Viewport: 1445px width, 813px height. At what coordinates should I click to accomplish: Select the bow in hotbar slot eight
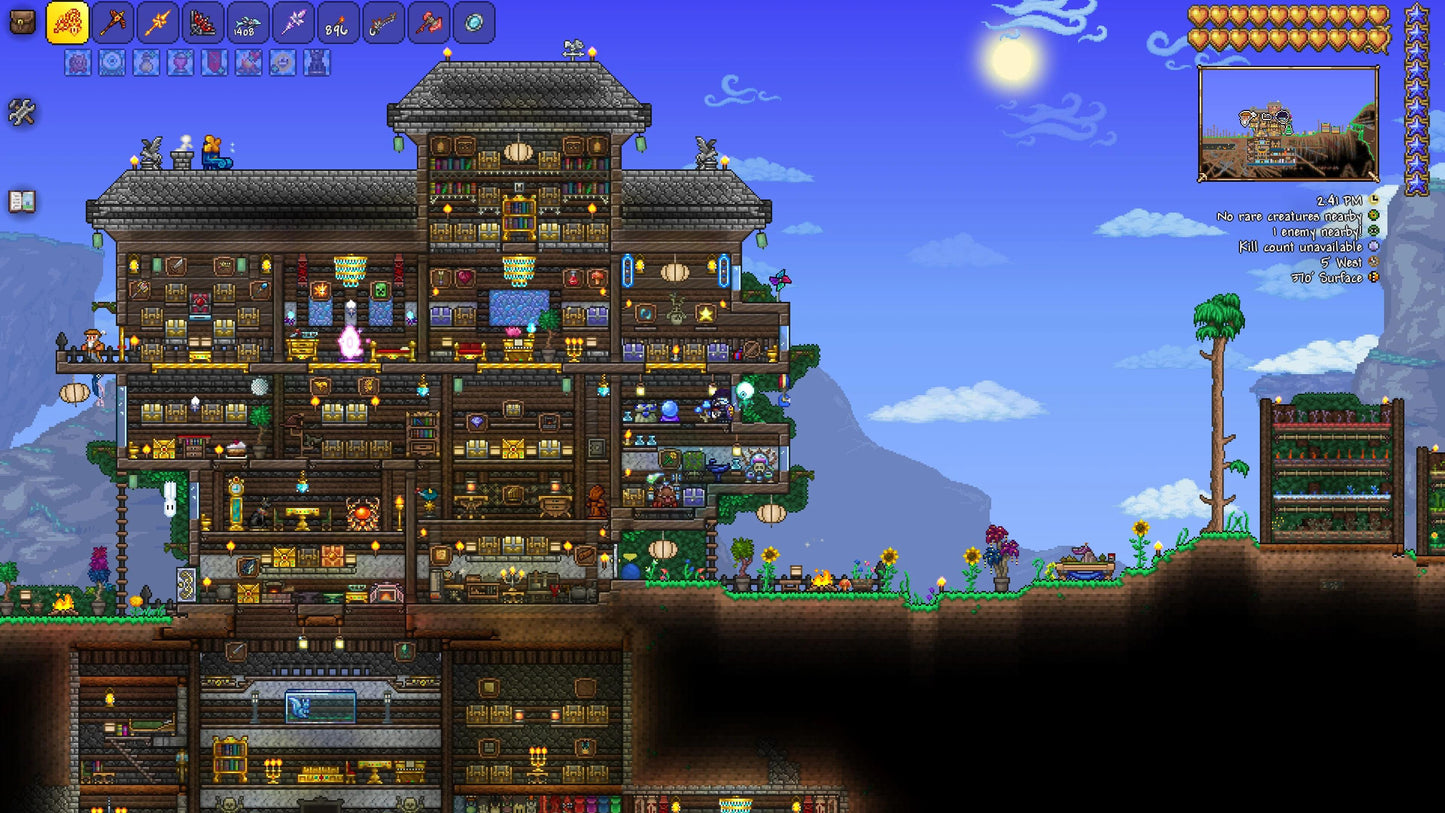(382, 22)
